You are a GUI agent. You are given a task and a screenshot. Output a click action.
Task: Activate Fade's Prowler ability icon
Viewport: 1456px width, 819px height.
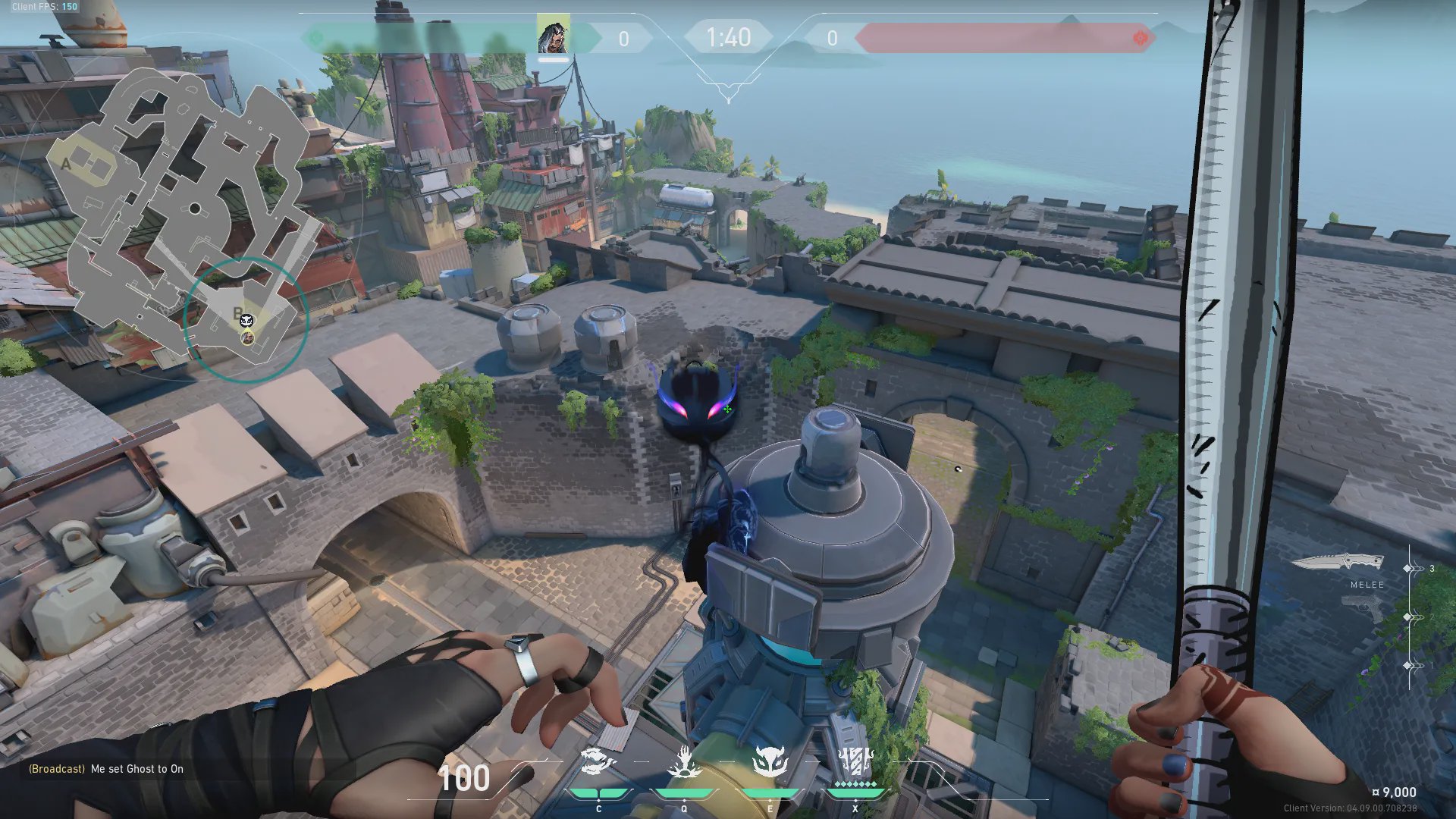598,762
